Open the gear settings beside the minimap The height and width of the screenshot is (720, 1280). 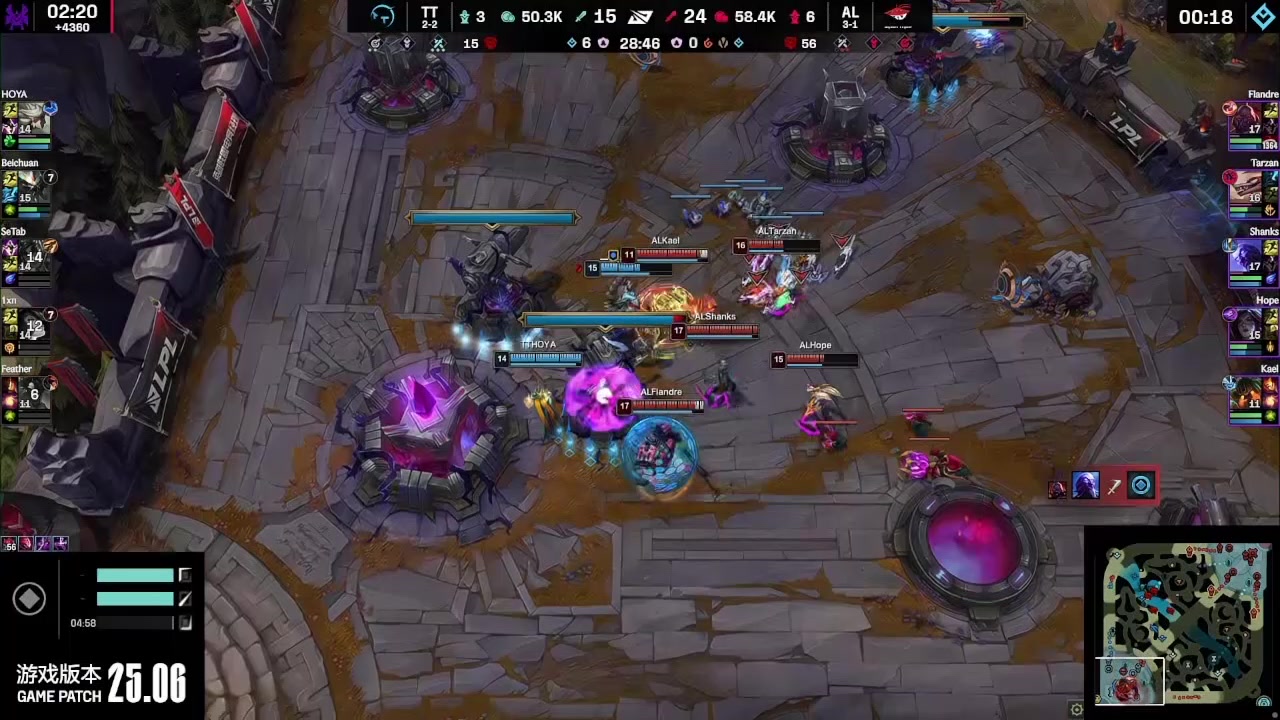tap(1076, 709)
